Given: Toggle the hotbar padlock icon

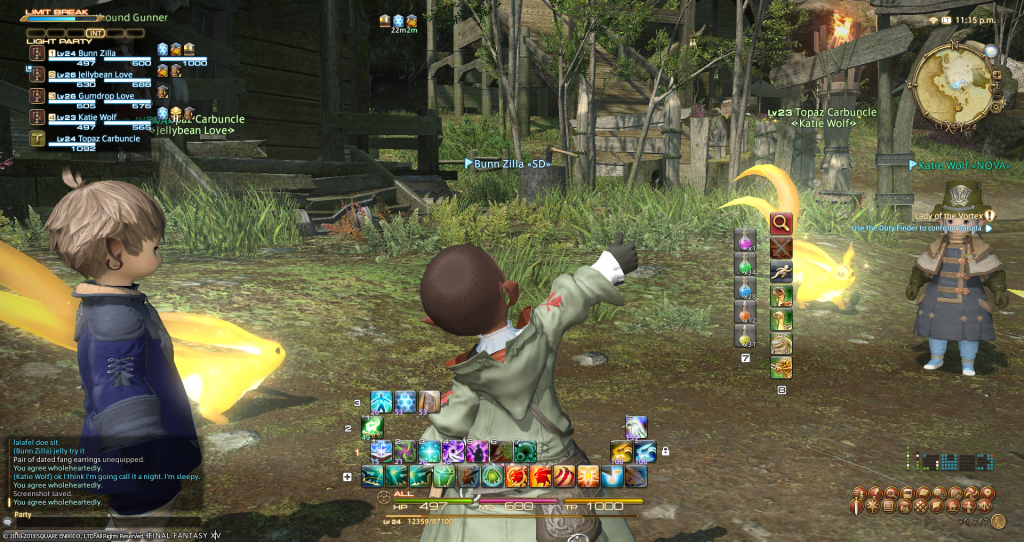Looking at the screenshot, I should pos(664,451).
